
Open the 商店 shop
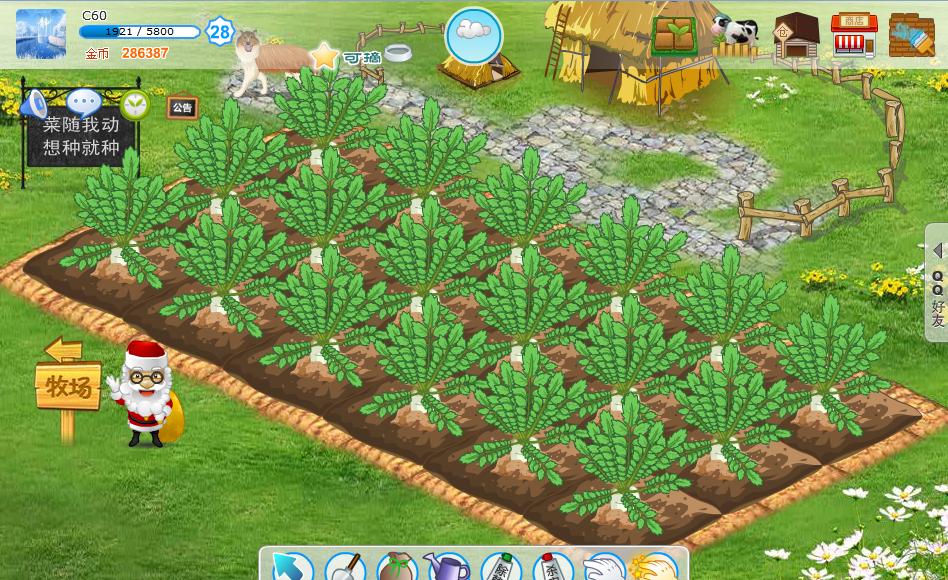click(x=853, y=36)
